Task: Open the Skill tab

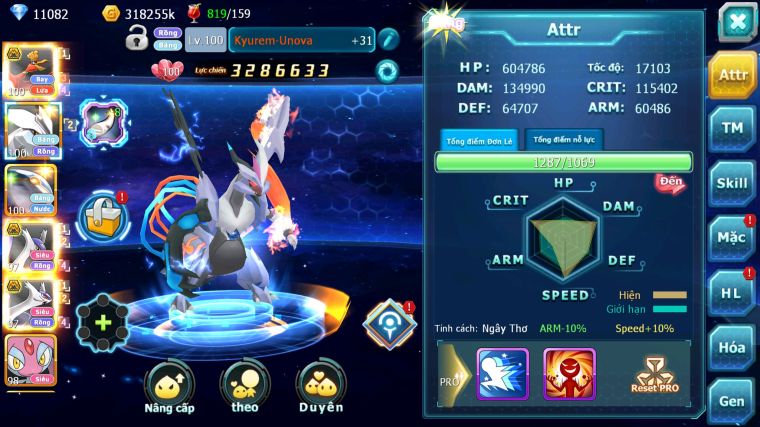Action: pos(732,183)
